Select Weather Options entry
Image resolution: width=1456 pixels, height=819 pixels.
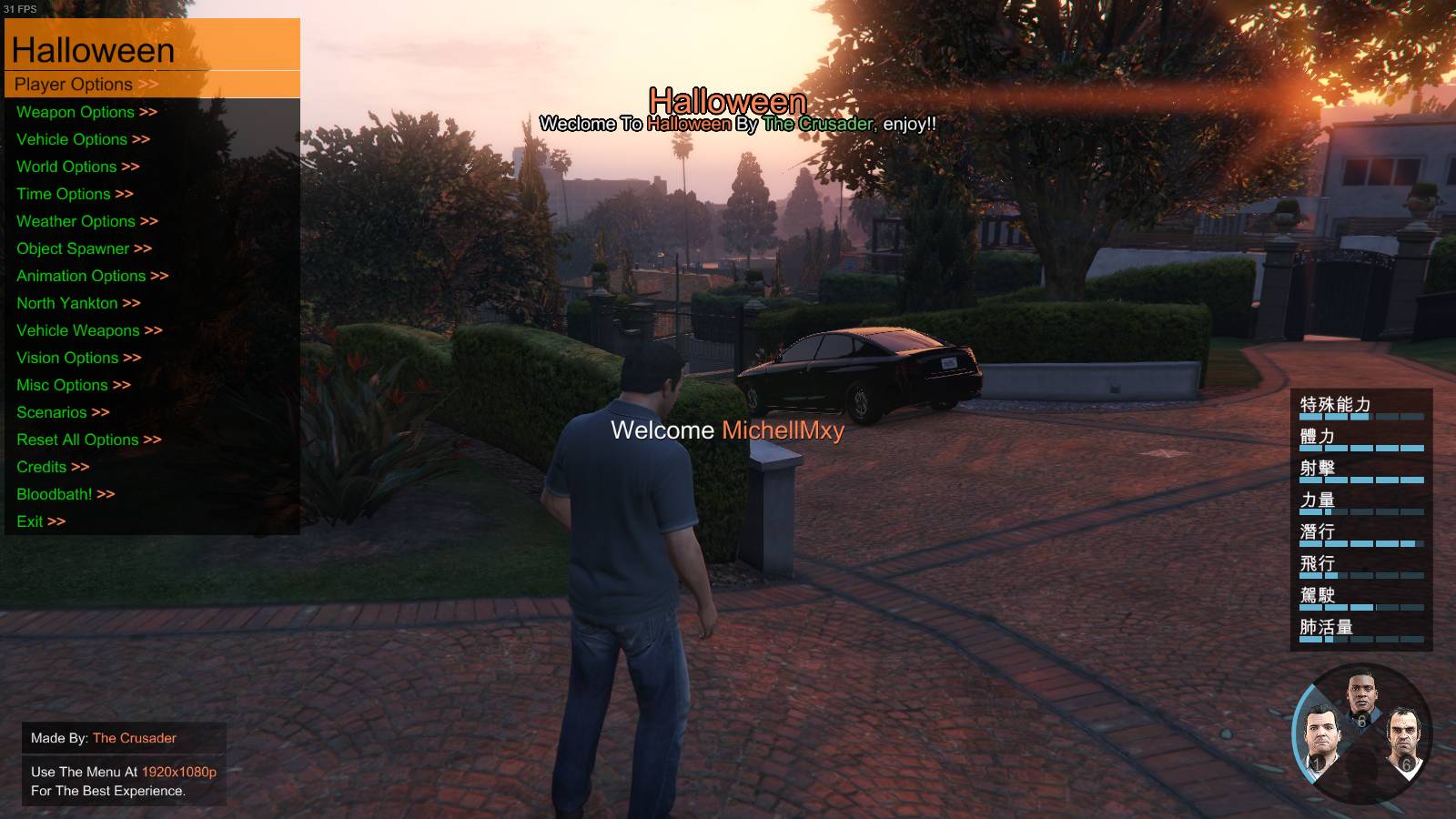click(x=86, y=221)
